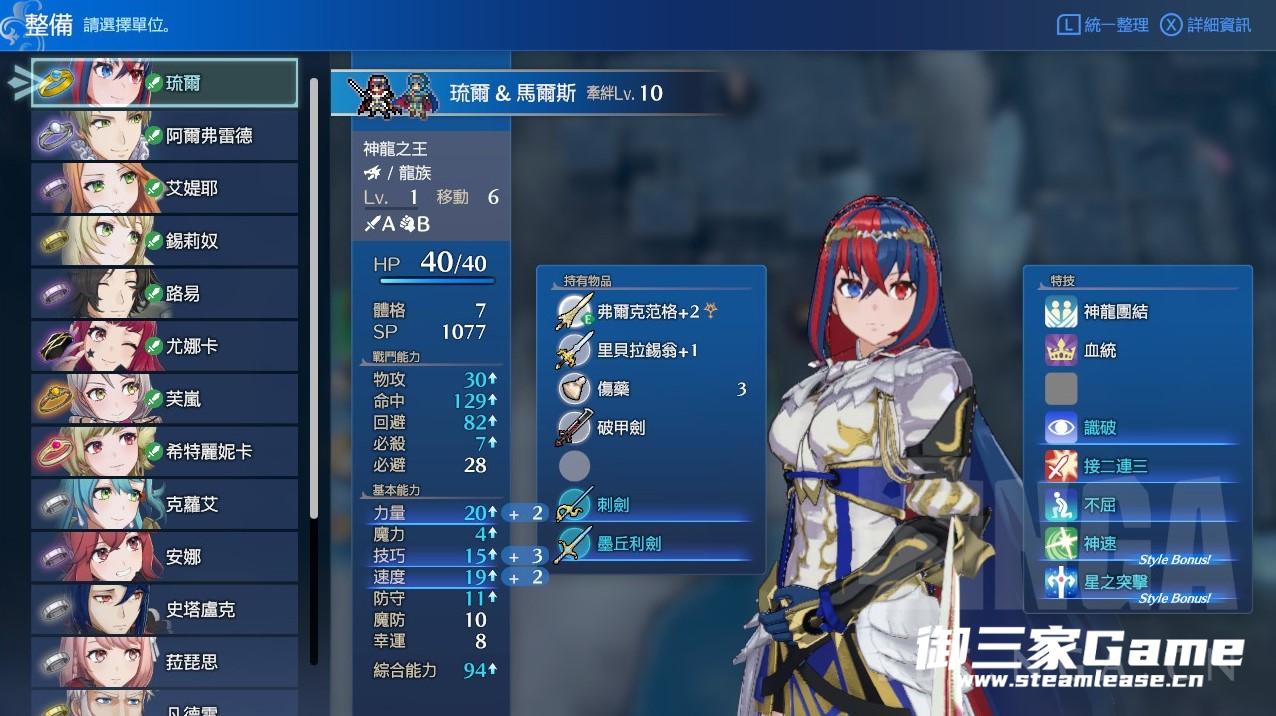This screenshot has width=1276, height=716.
Task: Select the 傷藥 healing item
Action: (650, 389)
